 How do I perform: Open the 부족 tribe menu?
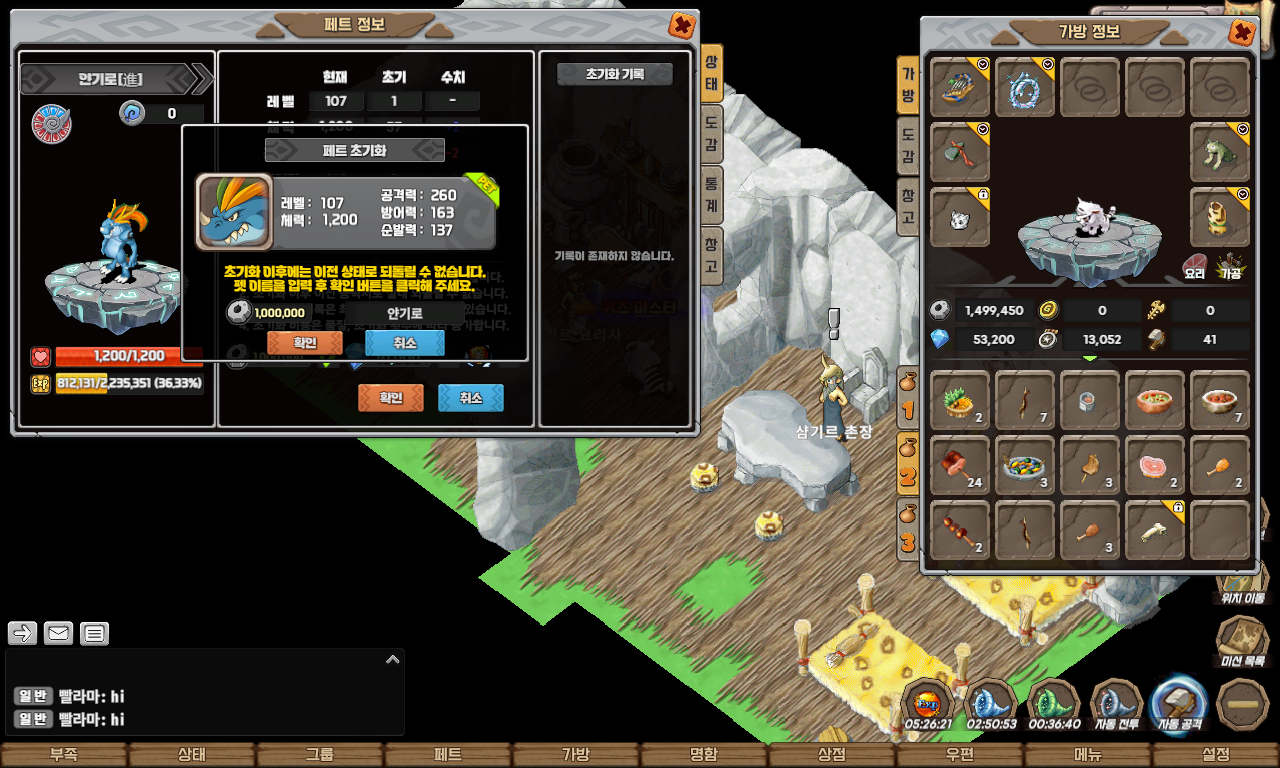pyautogui.click(x=64, y=755)
